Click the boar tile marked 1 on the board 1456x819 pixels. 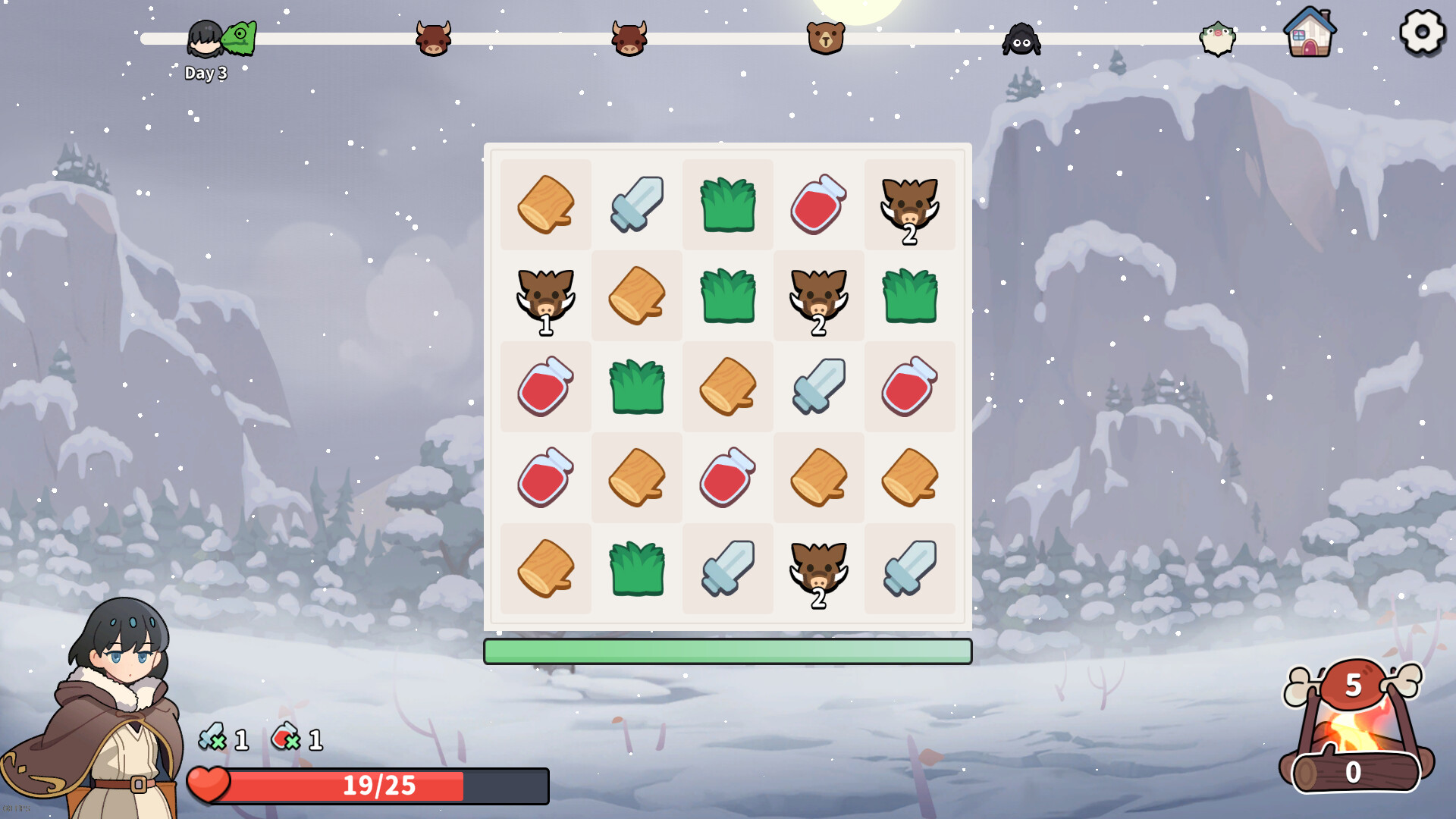click(x=545, y=296)
